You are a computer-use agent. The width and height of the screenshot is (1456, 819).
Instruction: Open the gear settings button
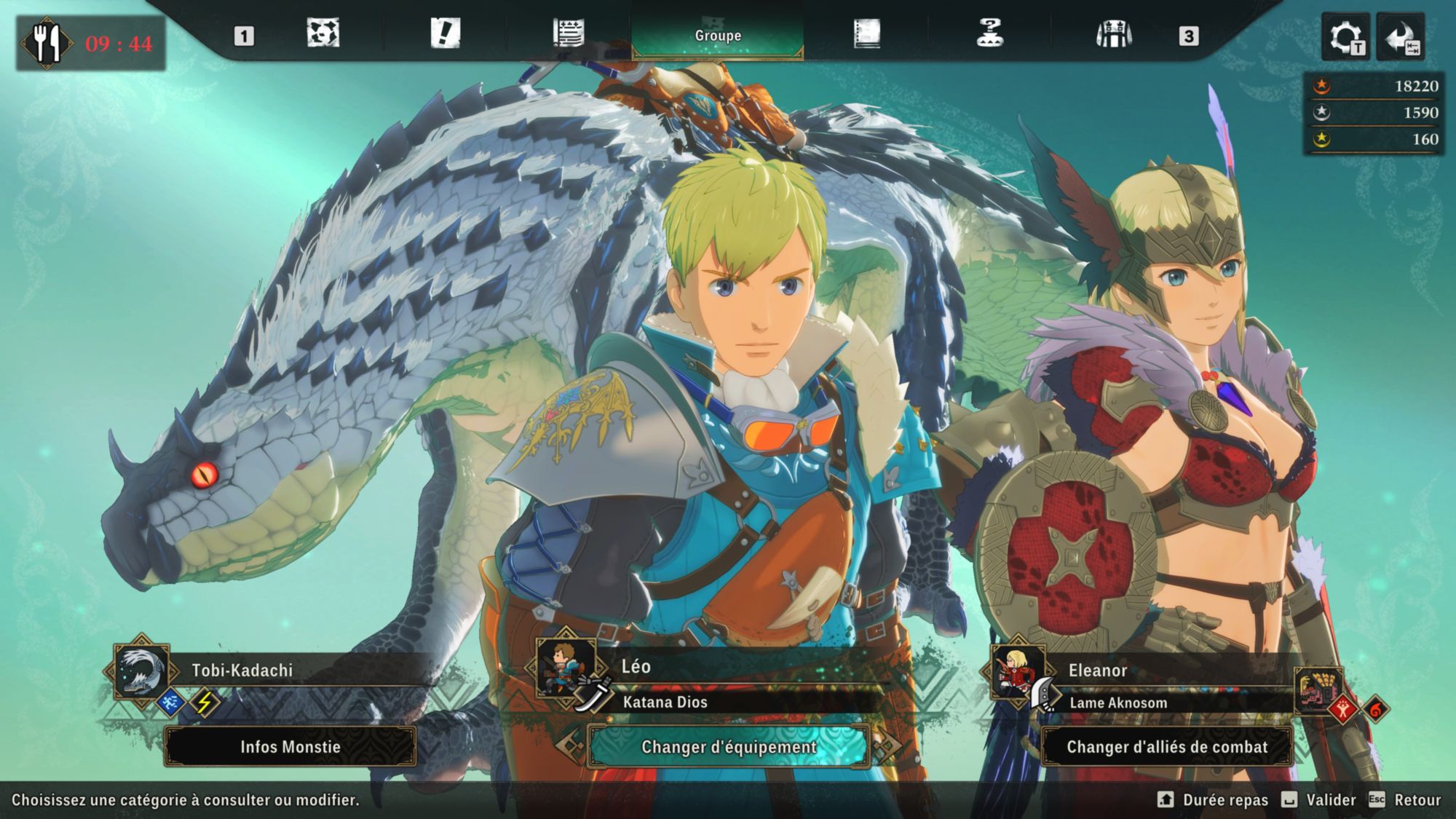tap(1345, 37)
